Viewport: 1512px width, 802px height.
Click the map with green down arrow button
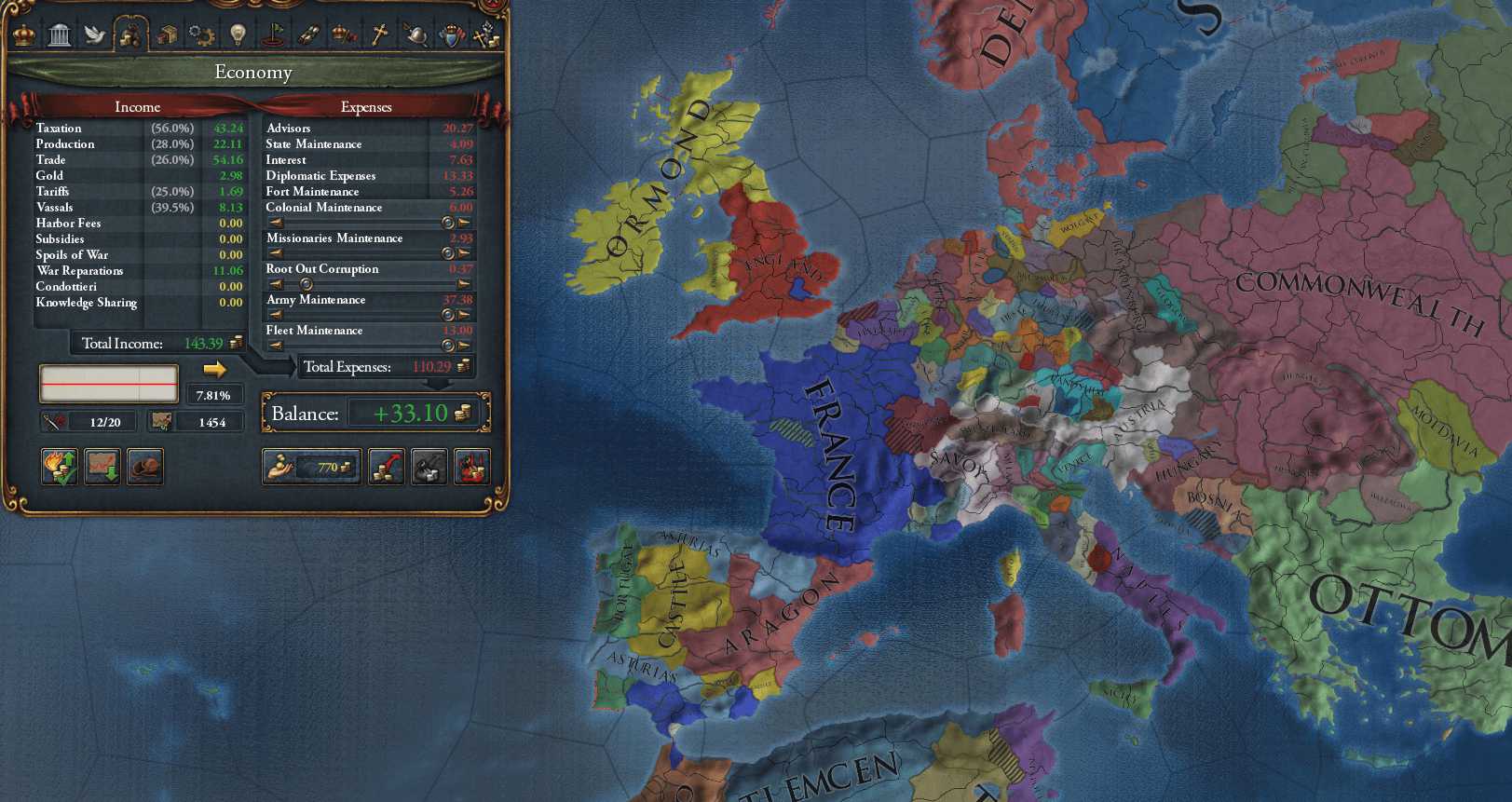tap(102, 467)
